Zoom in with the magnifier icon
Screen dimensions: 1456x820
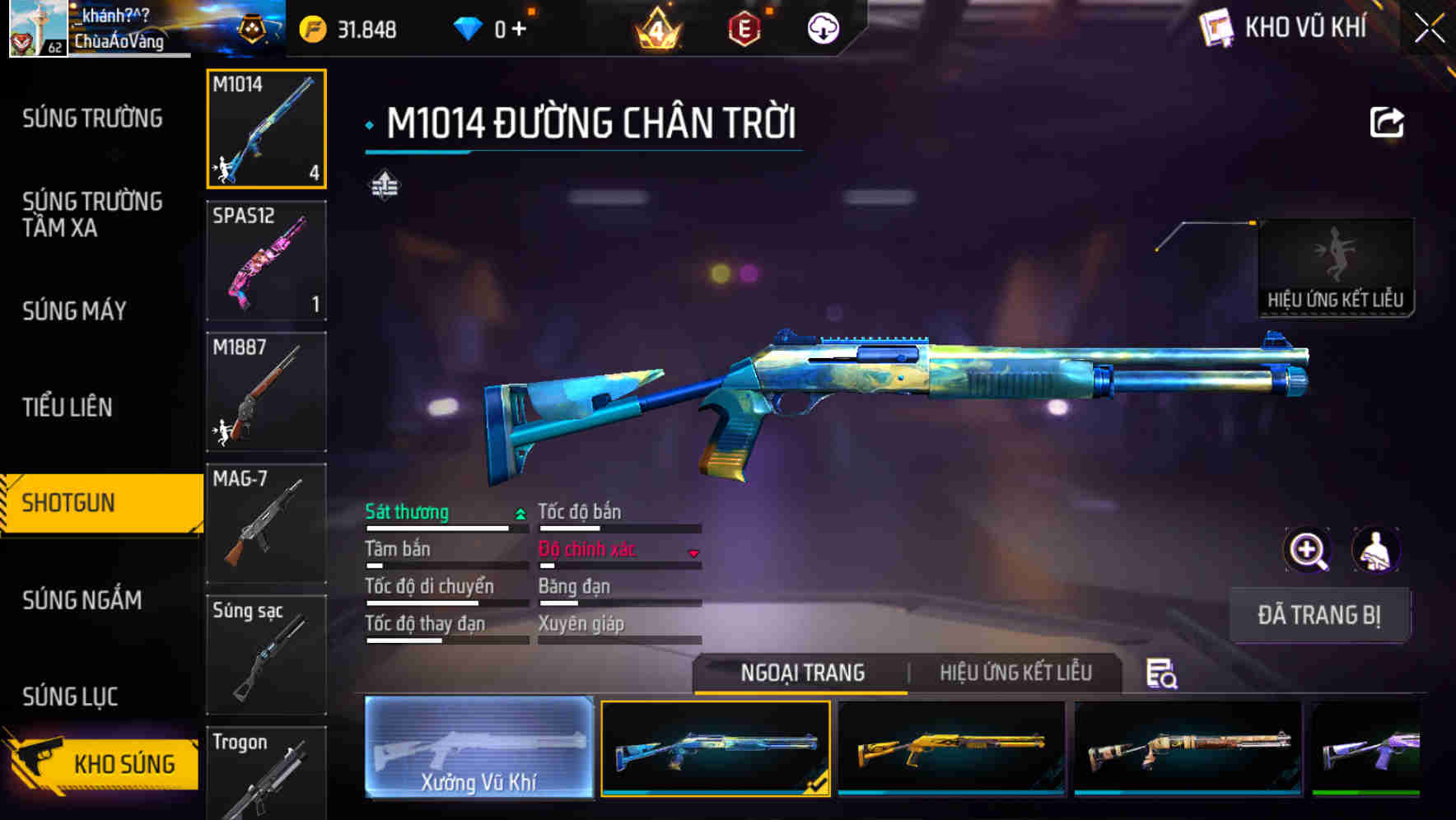(1307, 550)
